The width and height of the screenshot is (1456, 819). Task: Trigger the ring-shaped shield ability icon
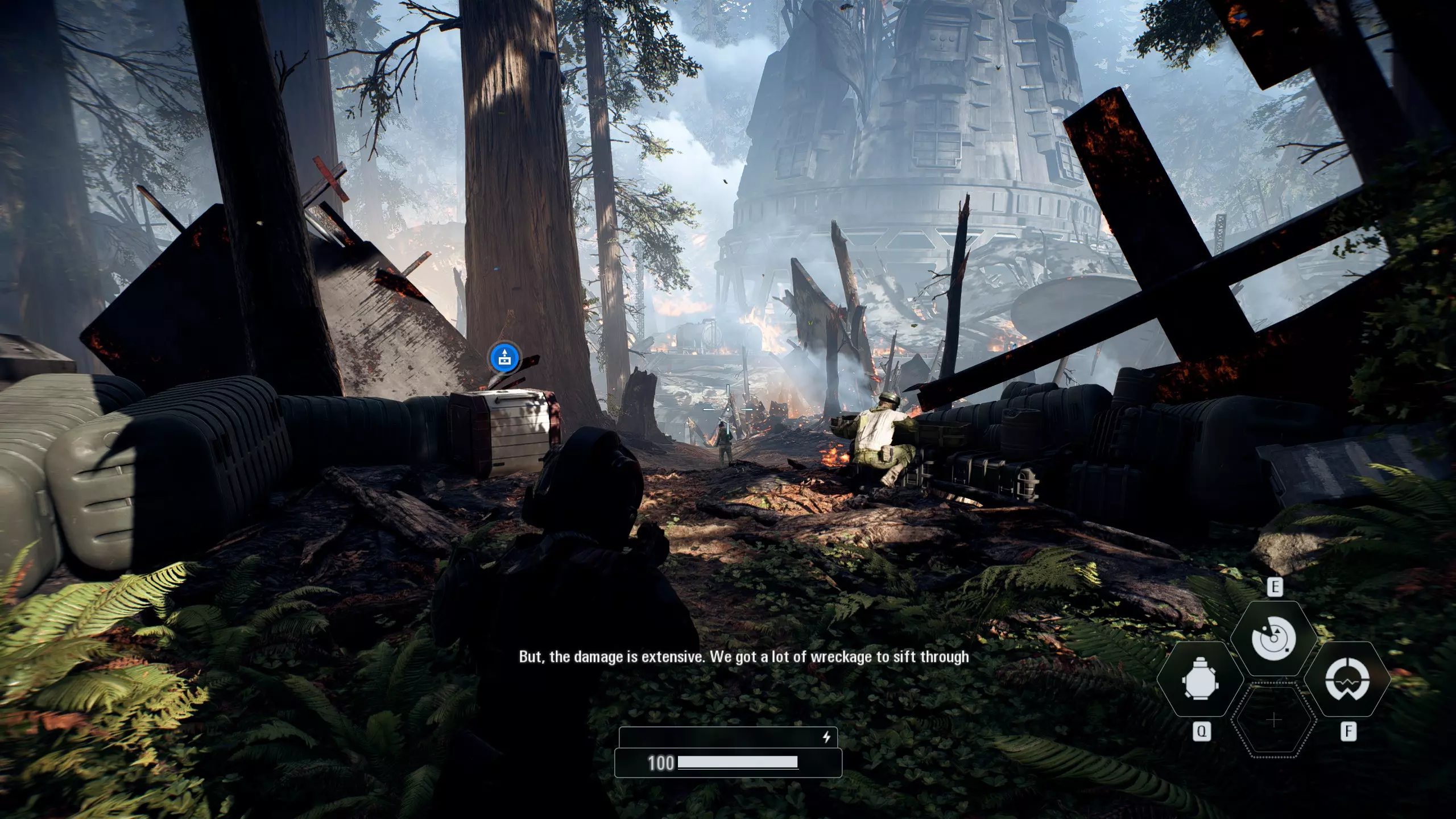click(1347, 679)
